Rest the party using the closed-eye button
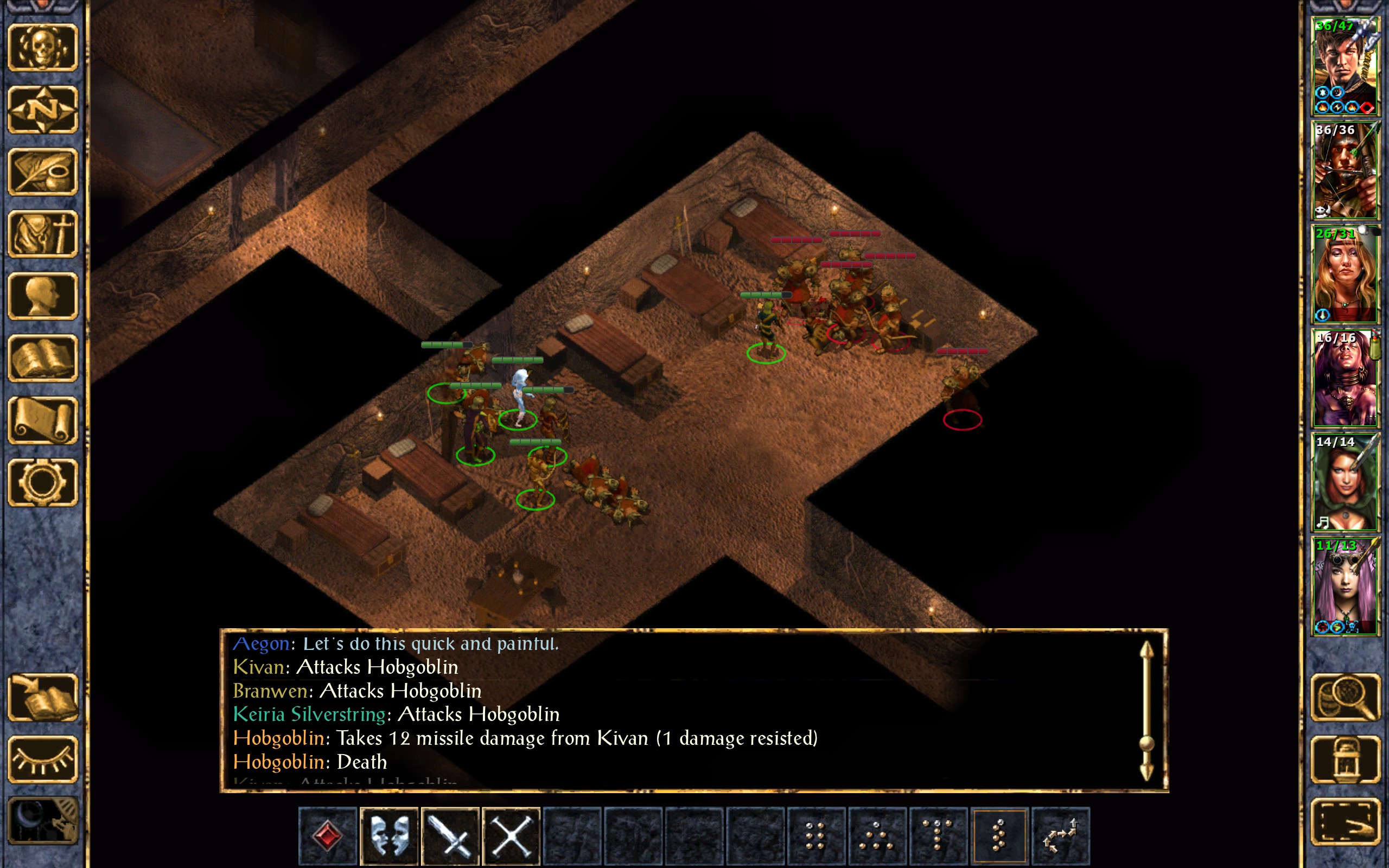The image size is (1389, 868). coord(42,759)
